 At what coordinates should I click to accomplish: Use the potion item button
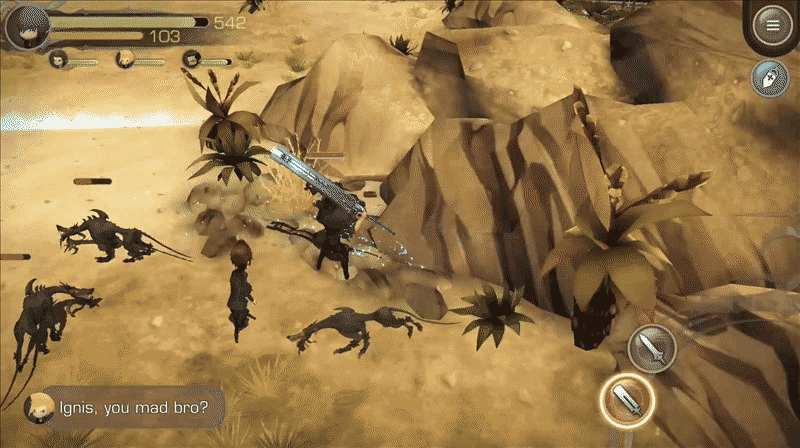[771, 79]
